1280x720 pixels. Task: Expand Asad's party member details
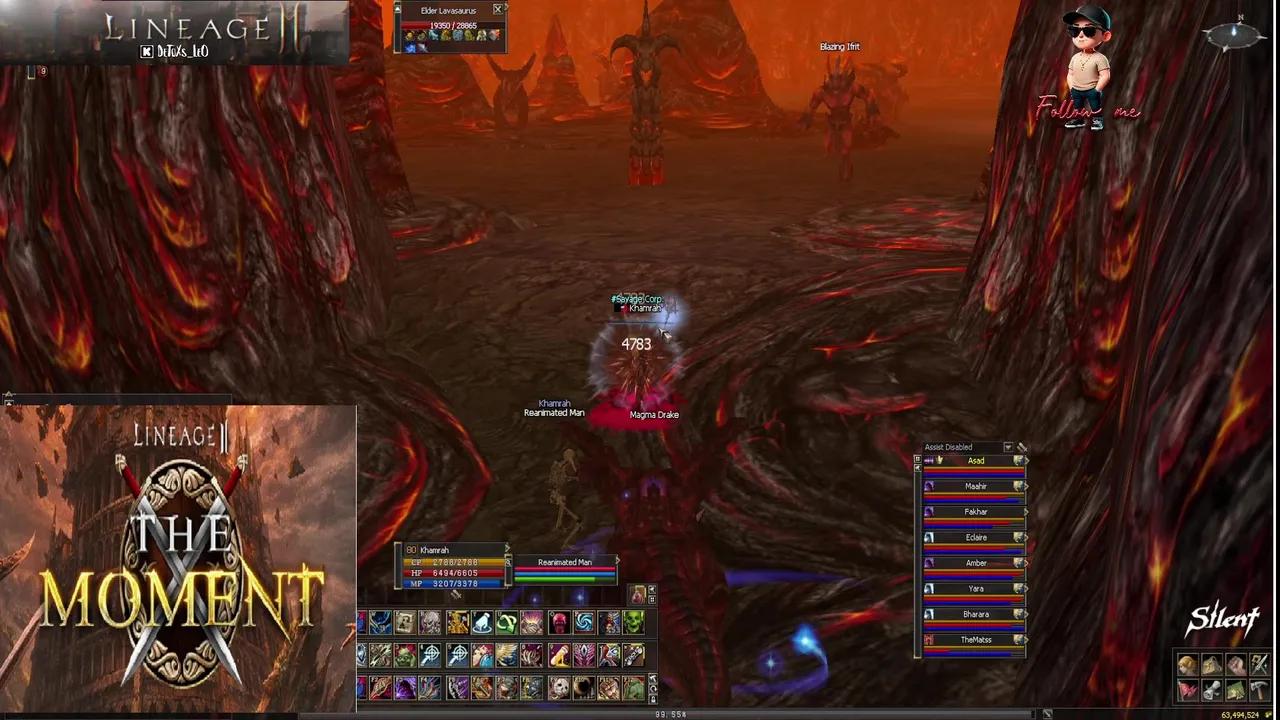click(x=1027, y=460)
